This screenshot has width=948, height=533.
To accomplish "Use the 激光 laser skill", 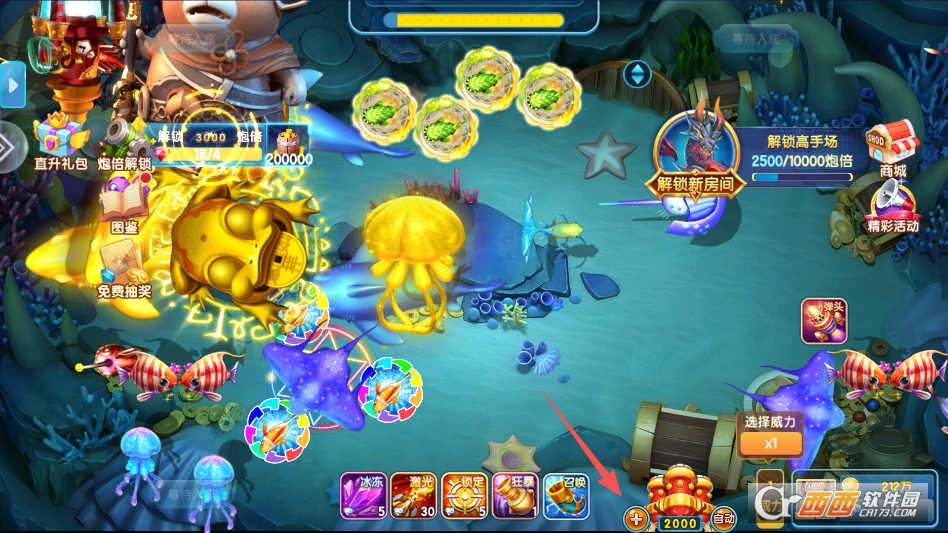I will tap(413, 494).
